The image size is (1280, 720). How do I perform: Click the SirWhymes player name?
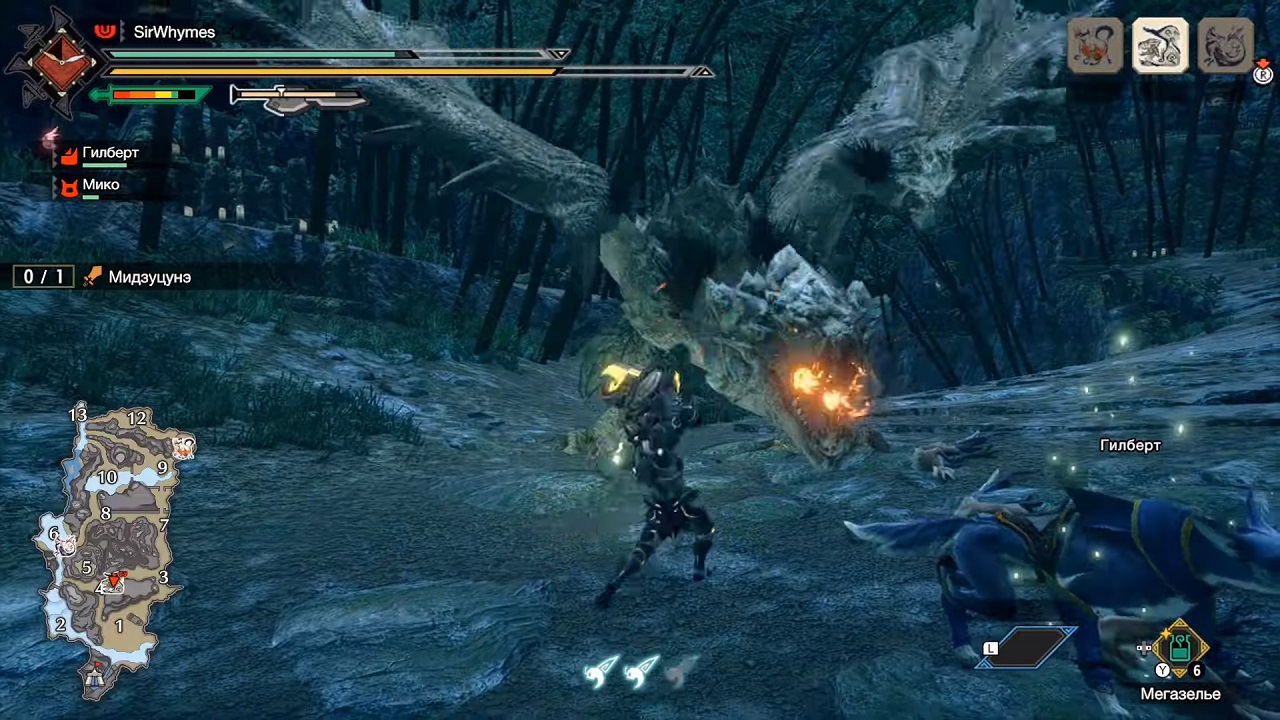click(x=174, y=32)
